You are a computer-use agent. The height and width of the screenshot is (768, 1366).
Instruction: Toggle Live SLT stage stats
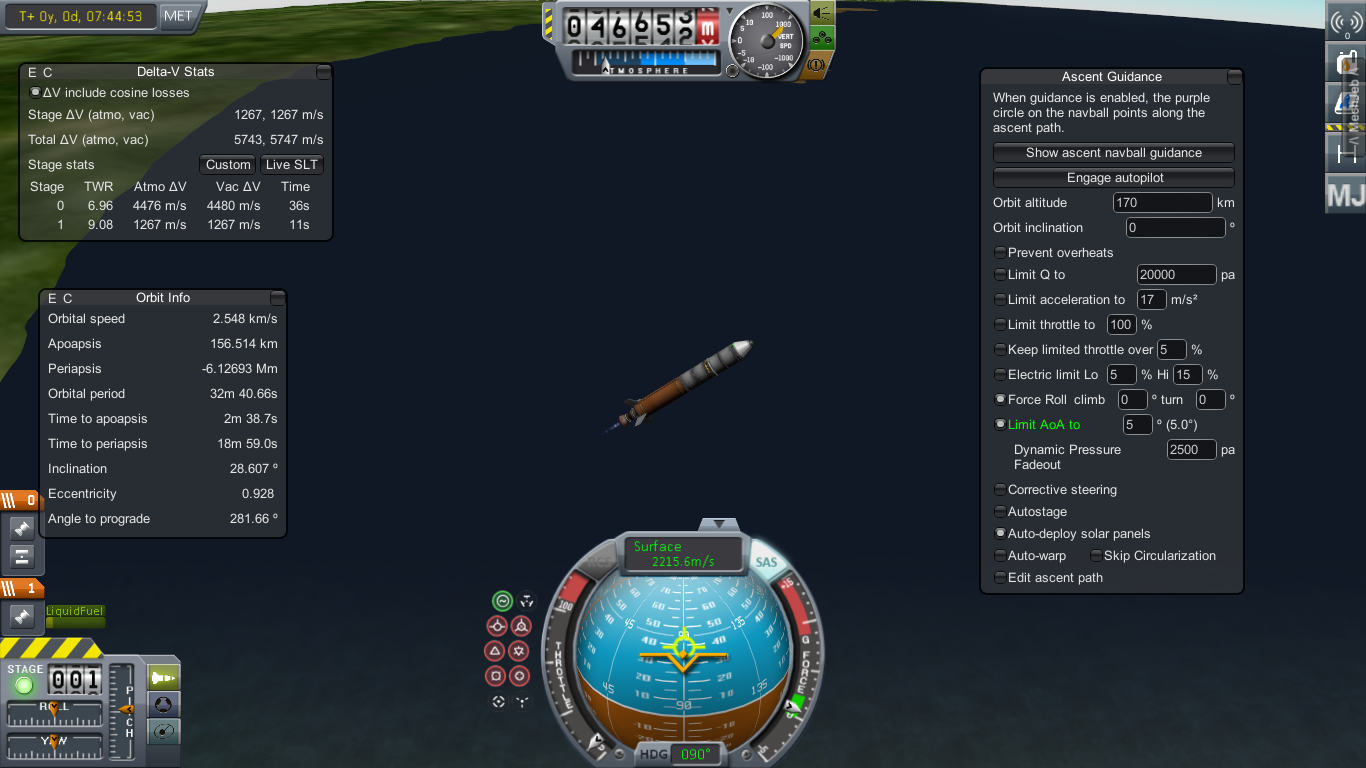click(292, 165)
